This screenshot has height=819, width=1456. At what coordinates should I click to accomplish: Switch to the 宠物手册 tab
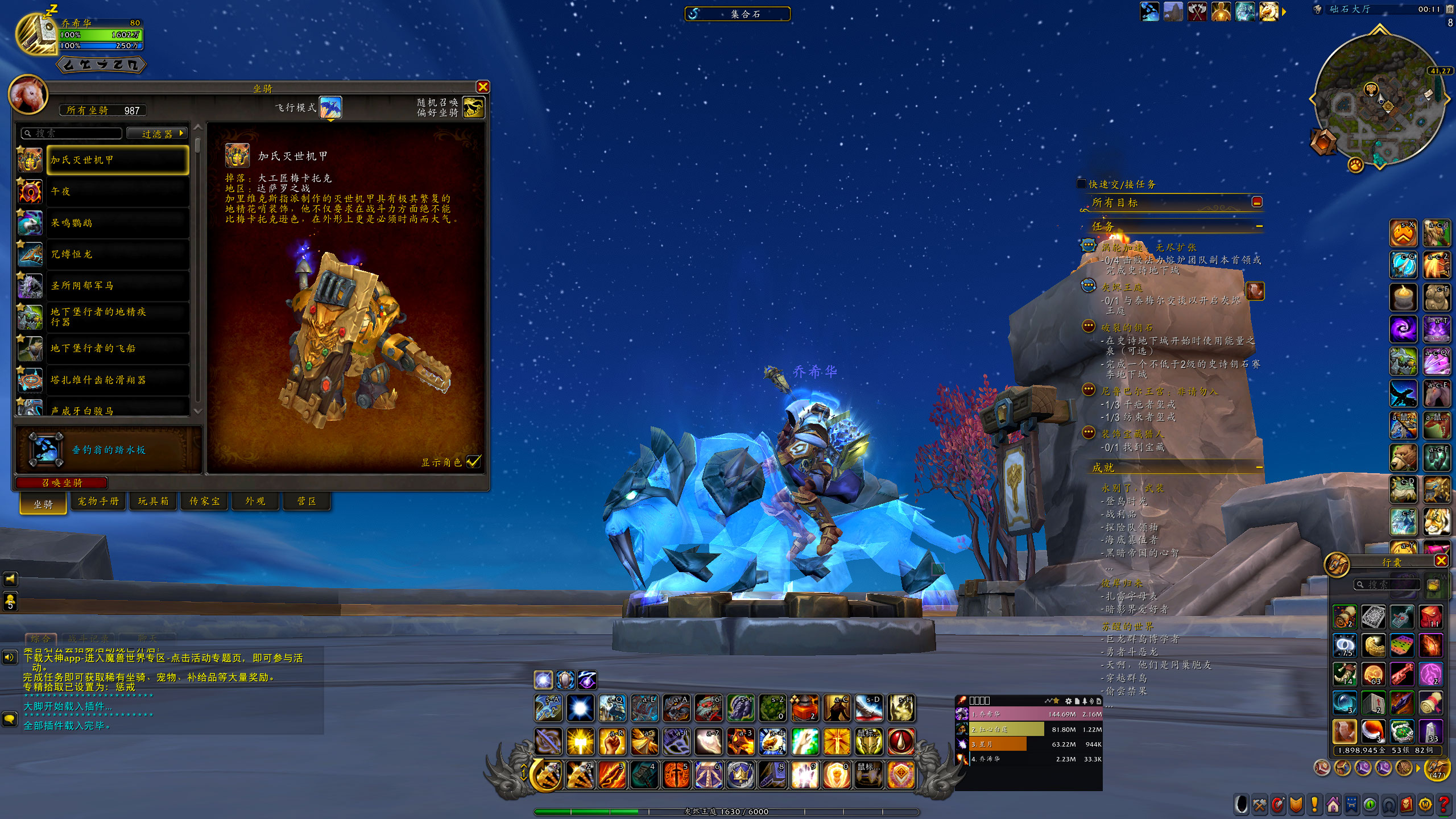tap(98, 502)
